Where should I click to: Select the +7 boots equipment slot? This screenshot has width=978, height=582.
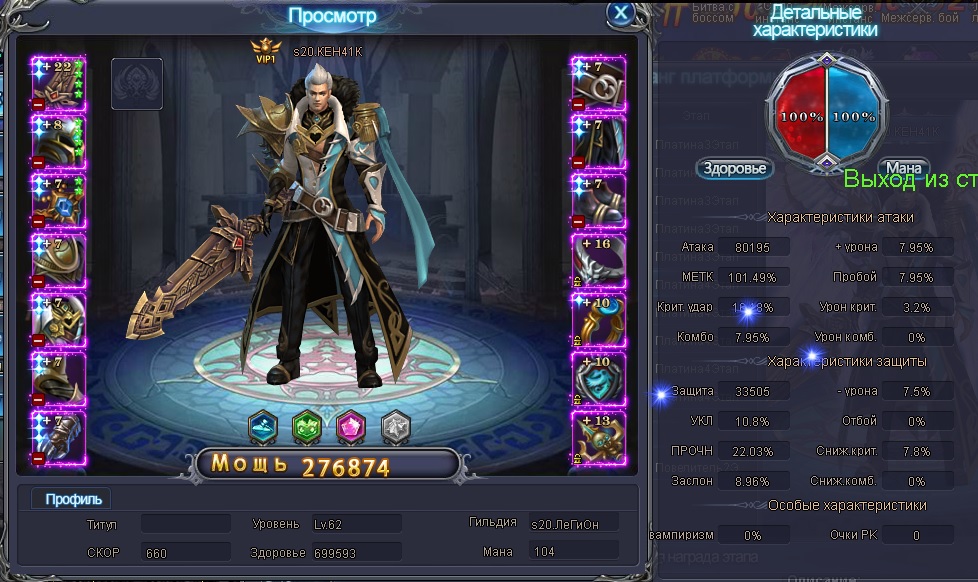pyautogui.click(x=598, y=201)
